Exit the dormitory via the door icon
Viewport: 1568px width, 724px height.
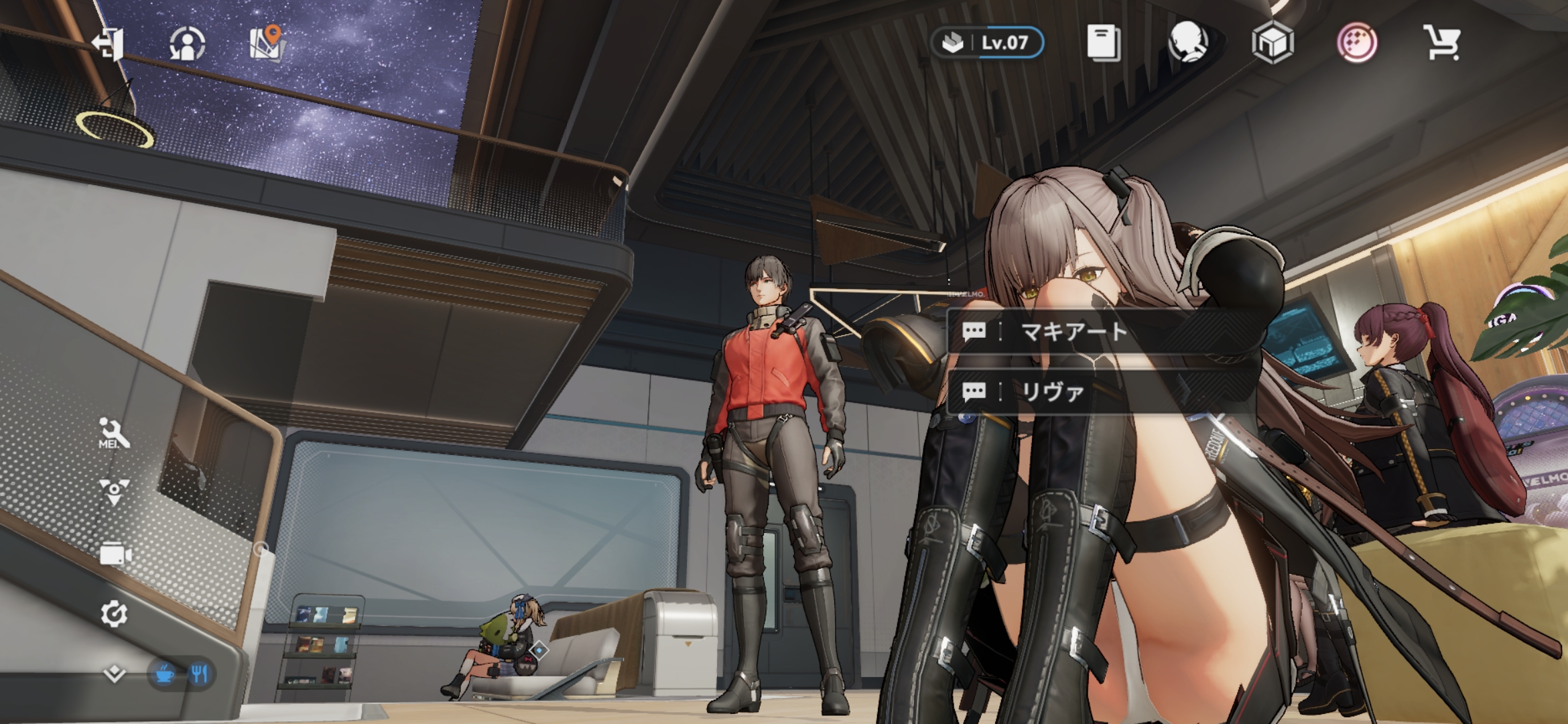coord(109,44)
